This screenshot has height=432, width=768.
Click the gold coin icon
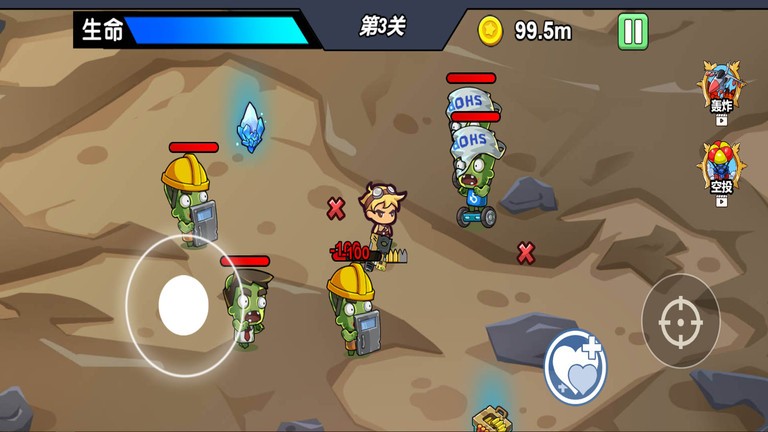(x=491, y=31)
